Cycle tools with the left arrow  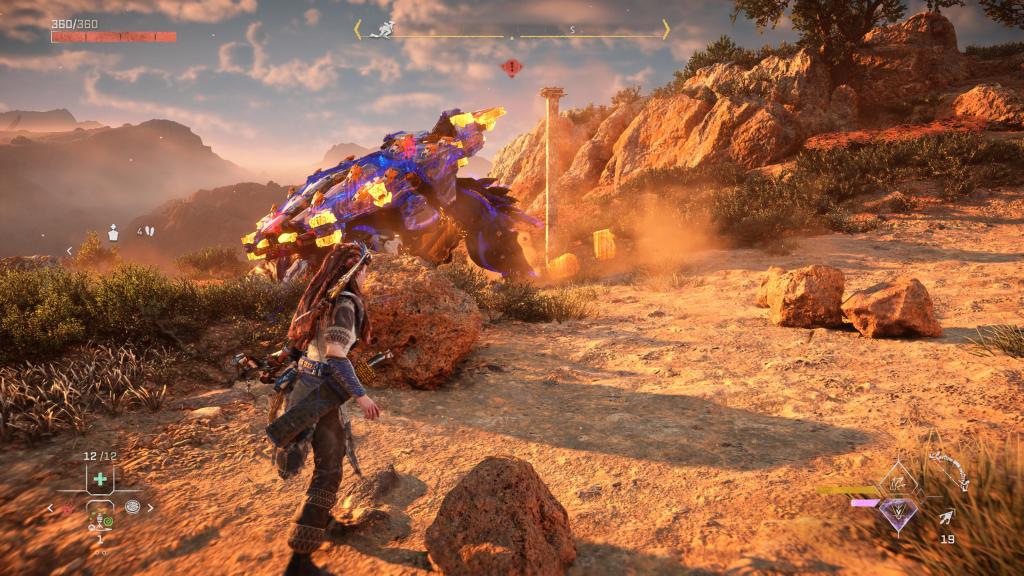click(x=52, y=508)
